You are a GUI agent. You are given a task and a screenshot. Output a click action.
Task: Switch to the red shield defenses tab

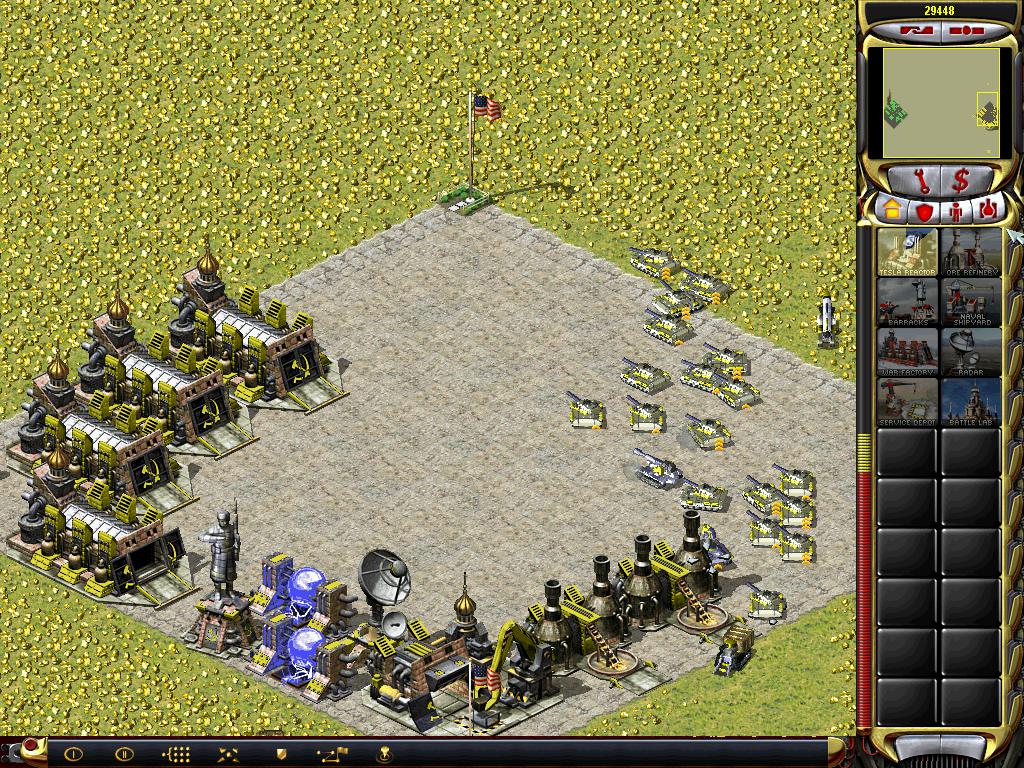coord(925,211)
